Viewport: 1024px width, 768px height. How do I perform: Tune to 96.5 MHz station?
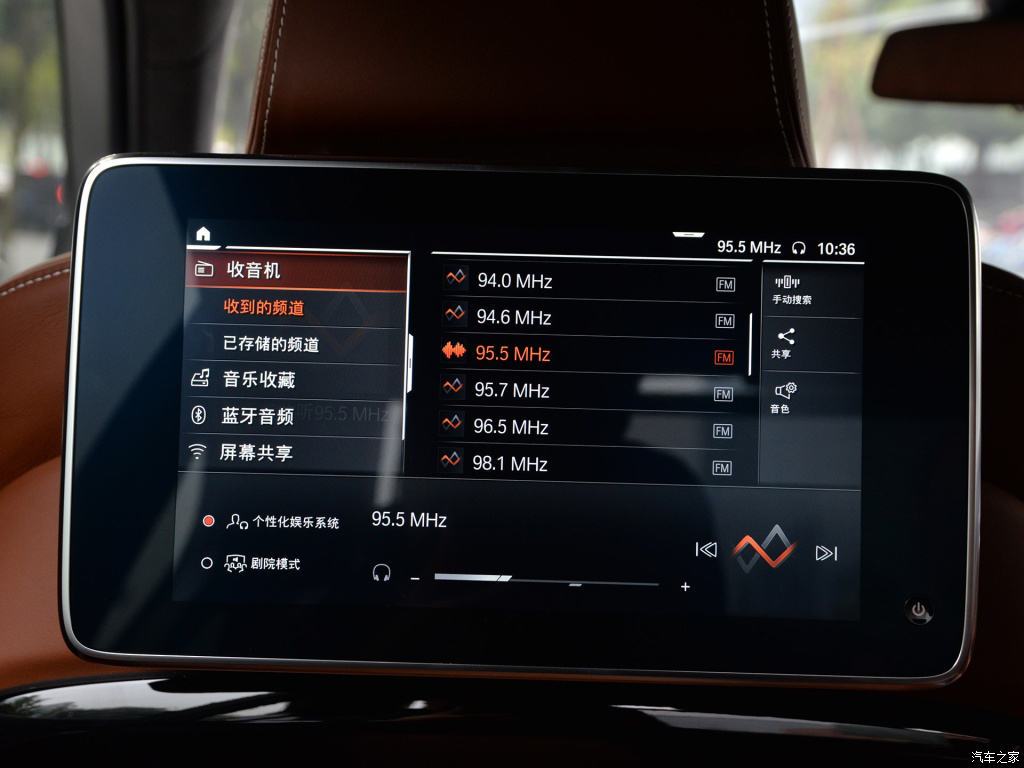[588, 427]
